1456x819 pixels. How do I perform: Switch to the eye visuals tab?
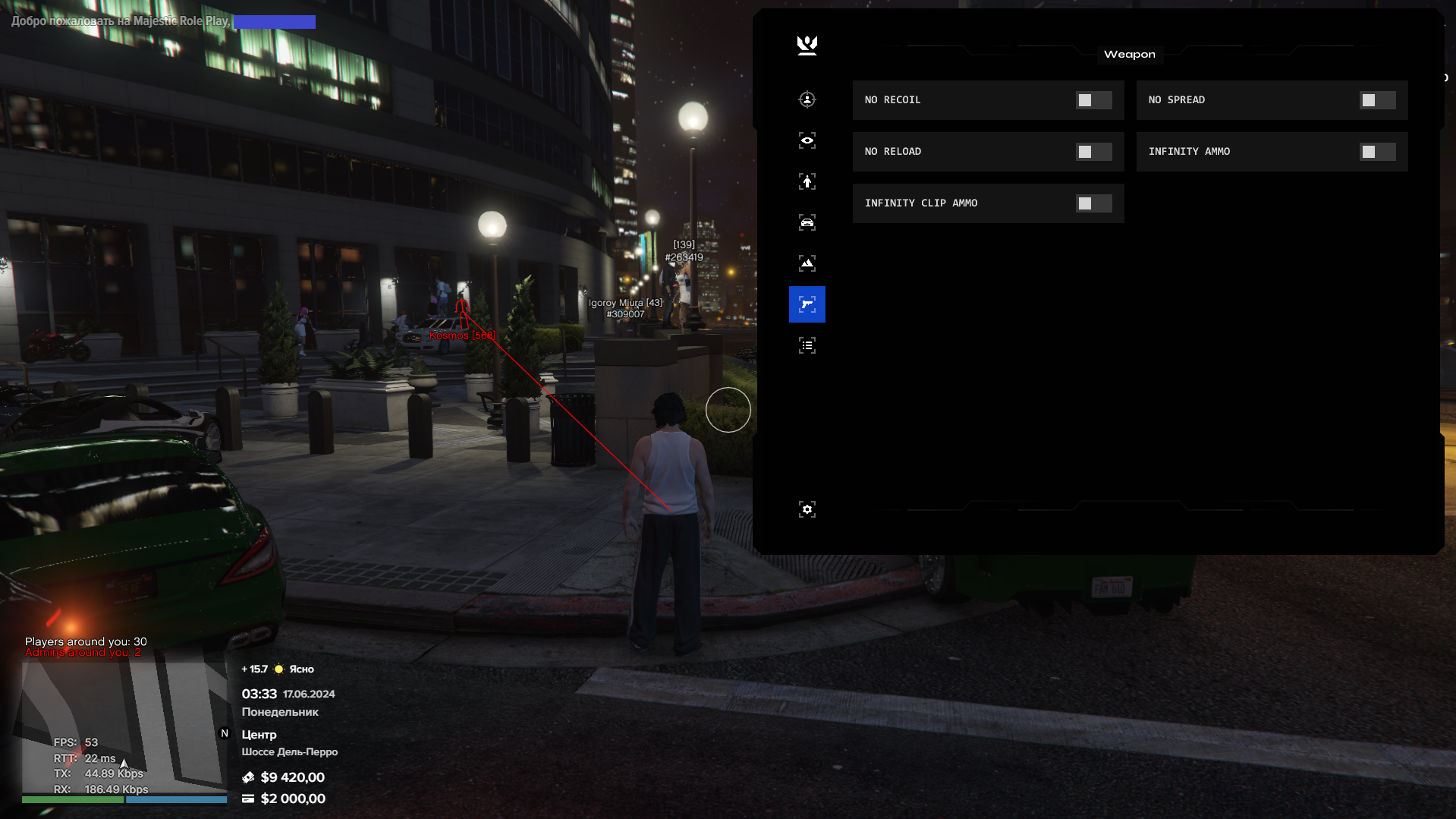(807, 140)
